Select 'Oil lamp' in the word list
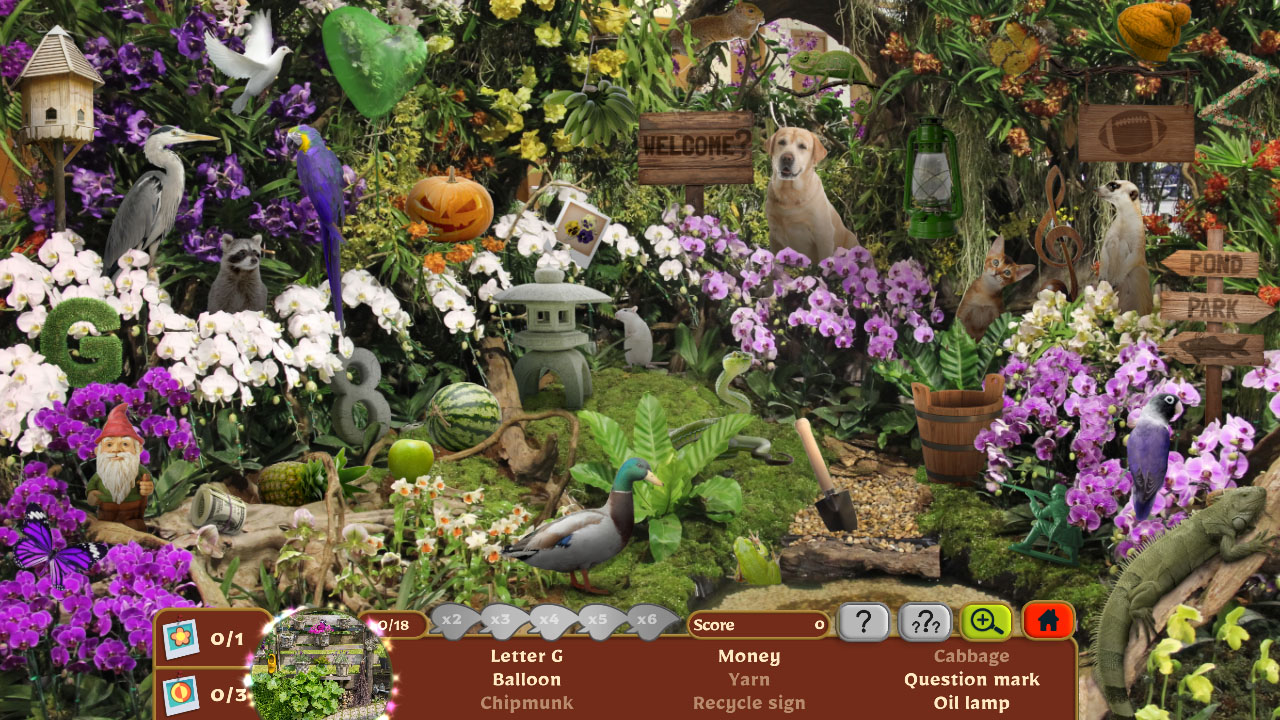The width and height of the screenshot is (1280, 720). [972, 703]
